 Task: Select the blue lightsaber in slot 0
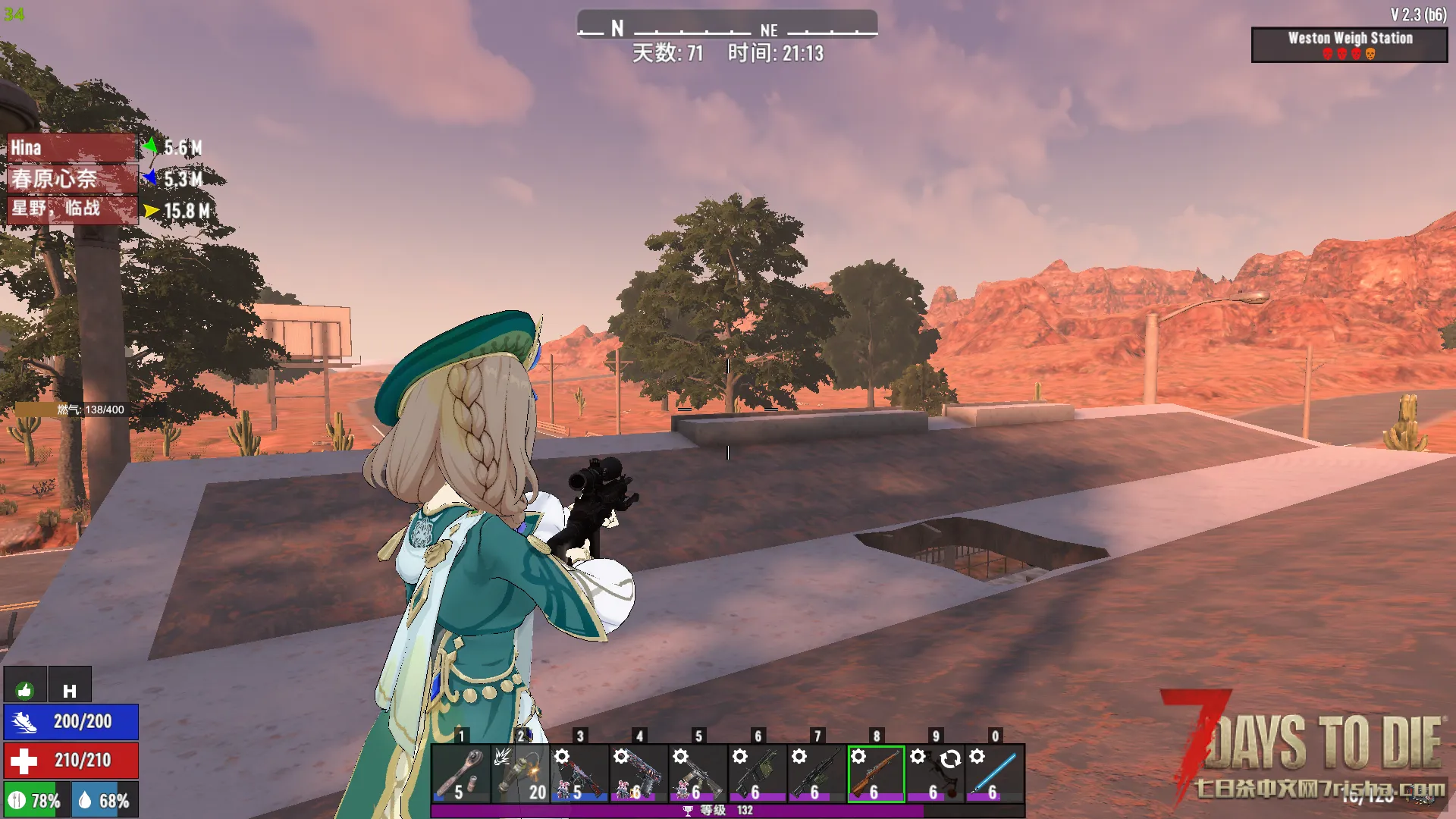click(994, 773)
